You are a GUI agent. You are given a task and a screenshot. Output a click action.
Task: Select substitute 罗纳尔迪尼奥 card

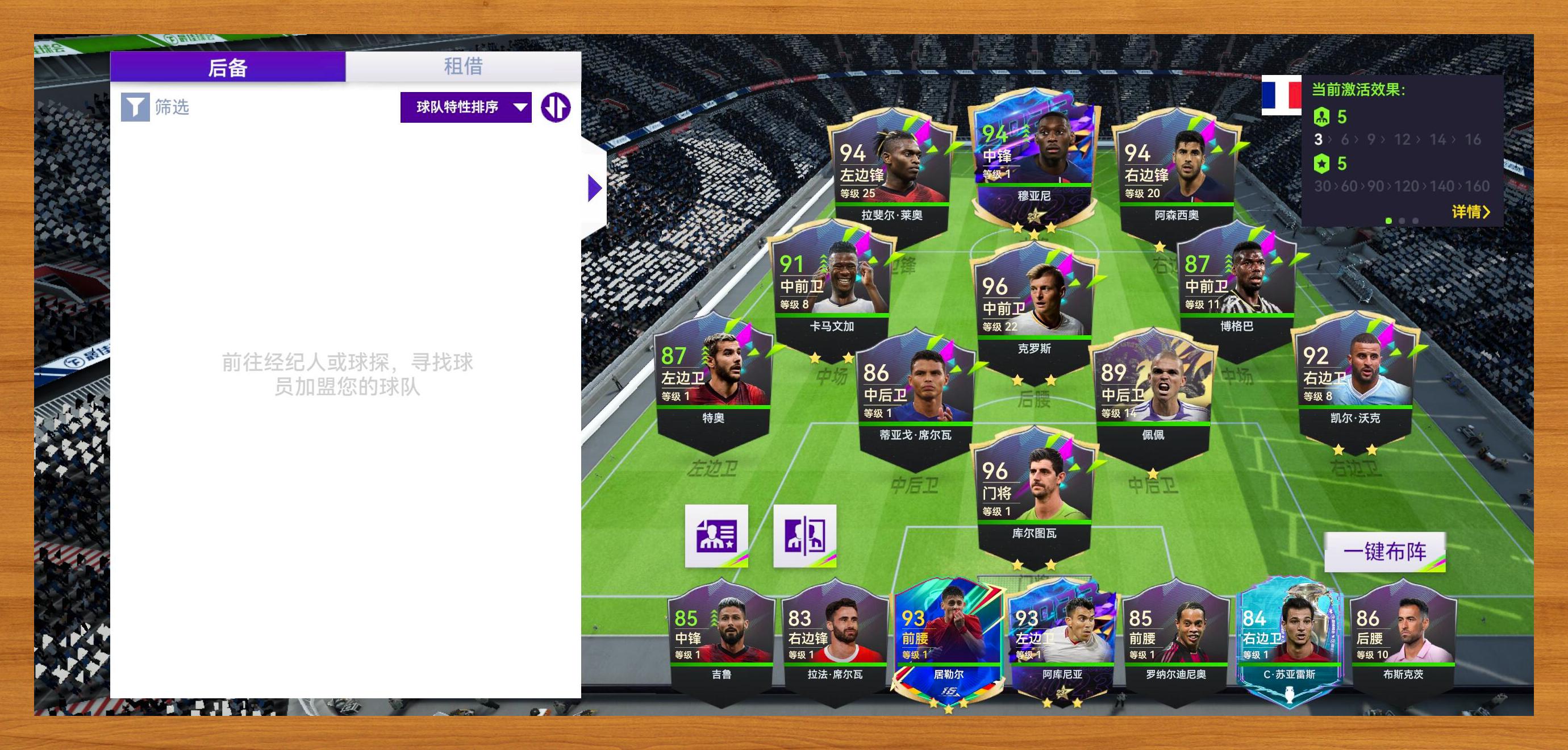[1175, 639]
